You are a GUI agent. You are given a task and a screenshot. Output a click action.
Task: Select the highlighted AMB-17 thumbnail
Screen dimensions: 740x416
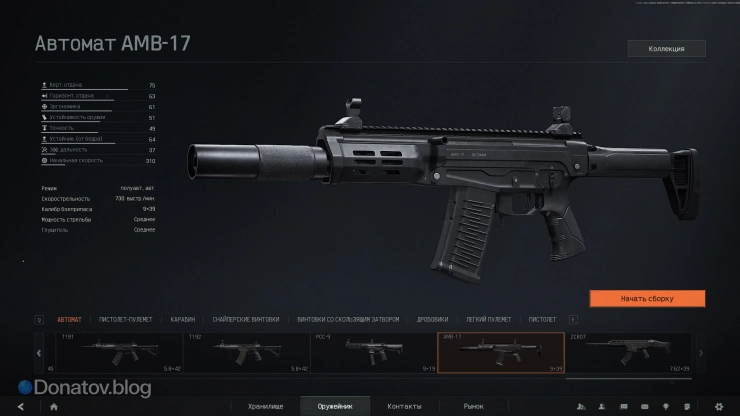coord(500,352)
